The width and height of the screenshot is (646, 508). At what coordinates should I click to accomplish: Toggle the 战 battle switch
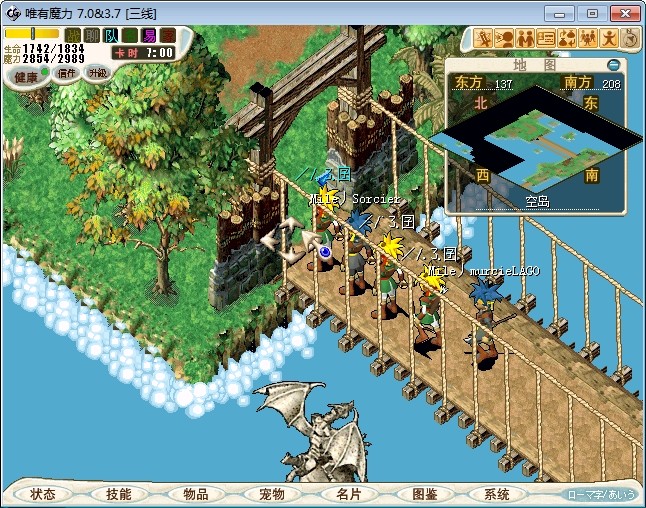point(73,36)
